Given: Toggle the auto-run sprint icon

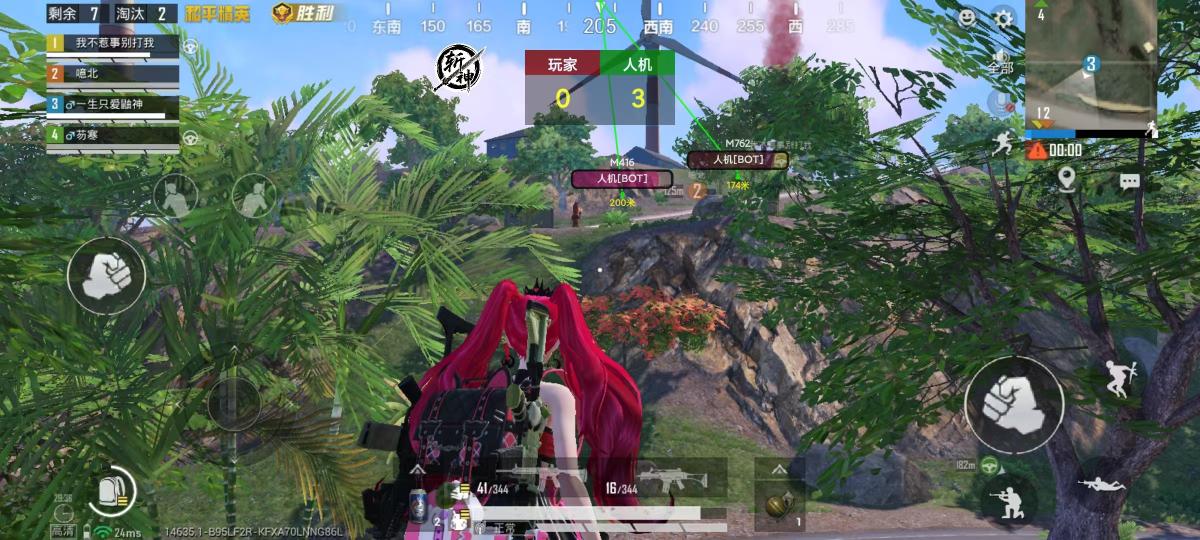Looking at the screenshot, I should click(x=1003, y=145).
